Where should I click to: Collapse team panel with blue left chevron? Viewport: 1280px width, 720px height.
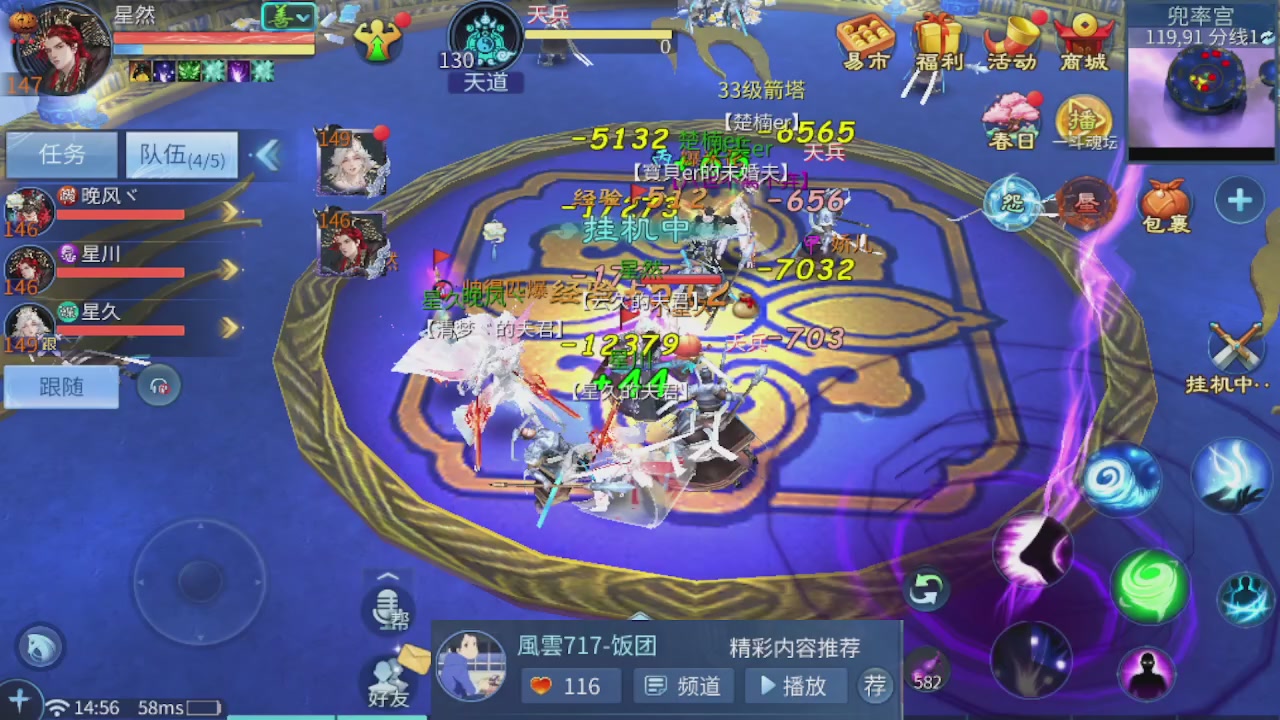tap(268, 156)
